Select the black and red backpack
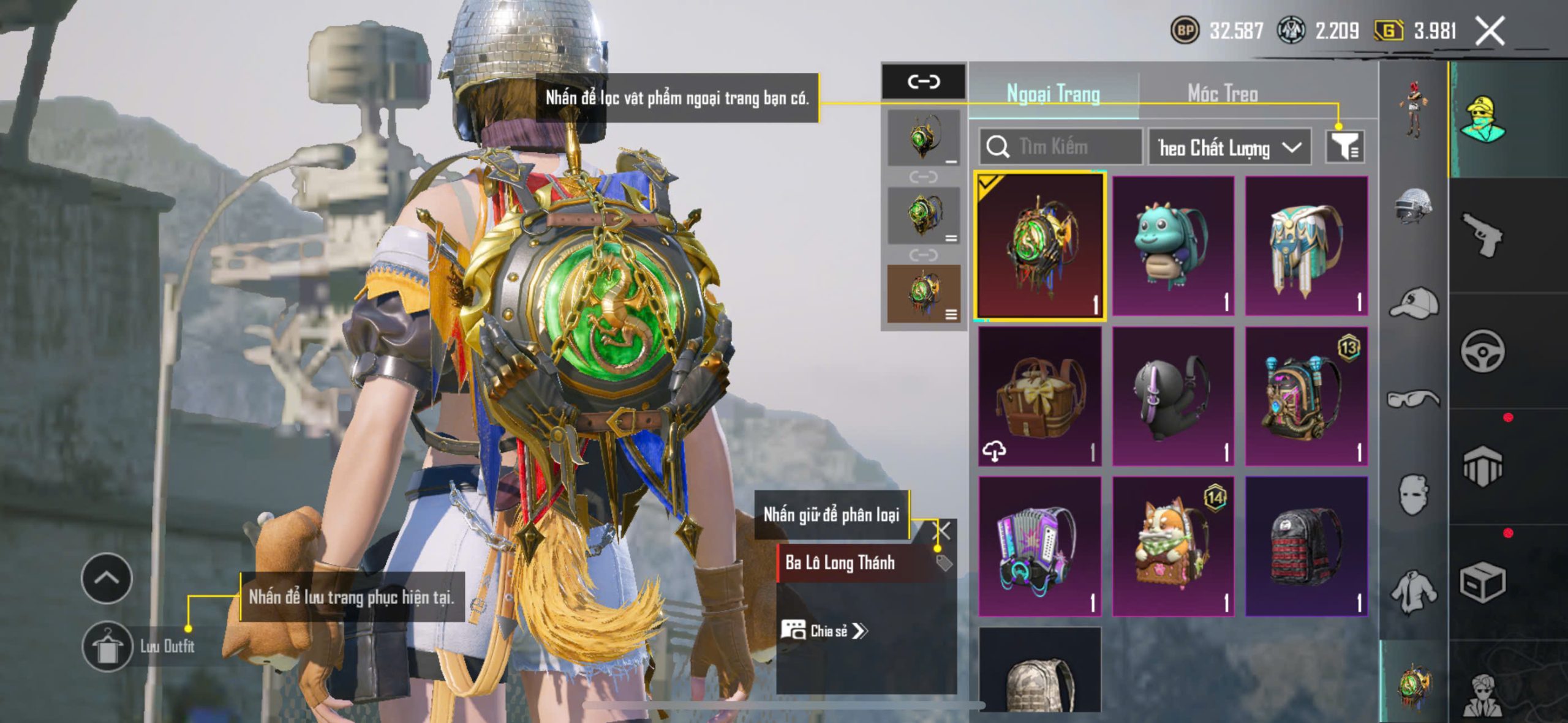Image resolution: width=1568 pixels, height=723 pixels. tap(1306, 546)
